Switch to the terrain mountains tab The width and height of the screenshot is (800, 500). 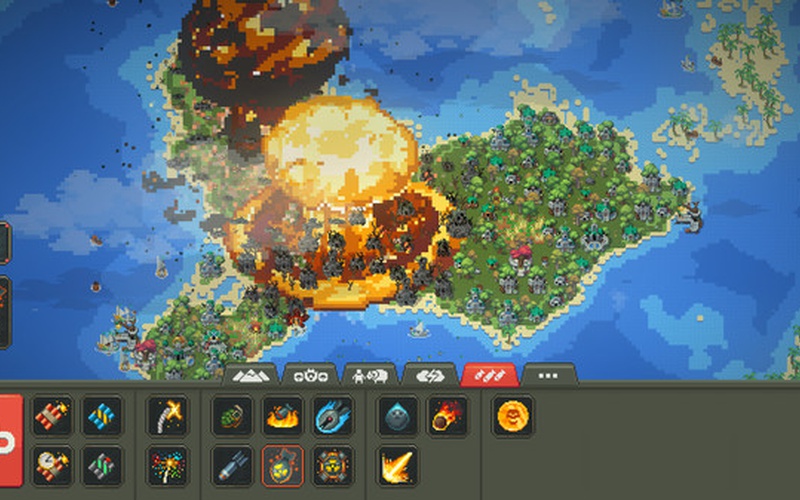tap(249, 375)
